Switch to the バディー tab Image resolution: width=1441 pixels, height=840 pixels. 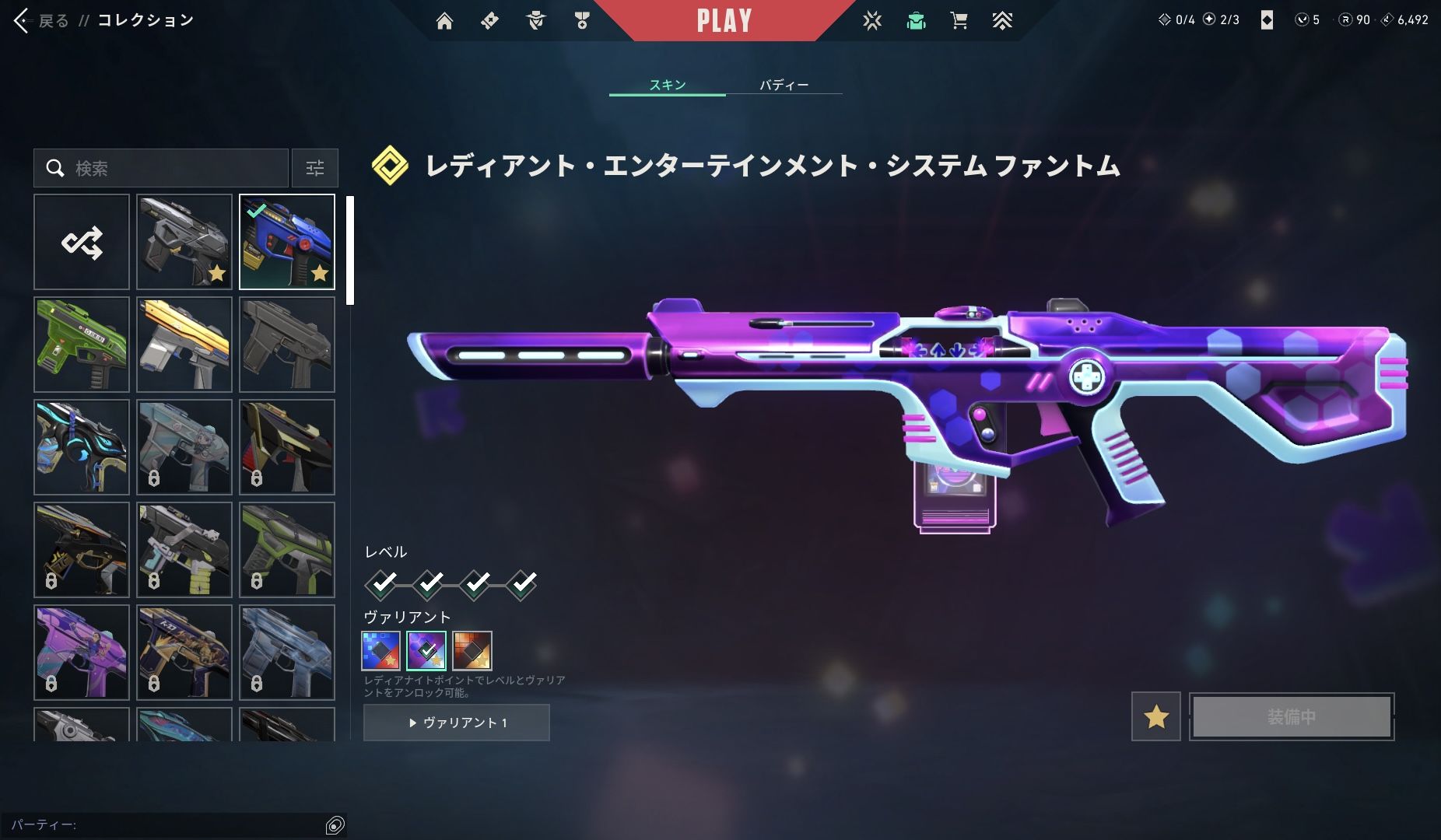click(x=784, y=85)
